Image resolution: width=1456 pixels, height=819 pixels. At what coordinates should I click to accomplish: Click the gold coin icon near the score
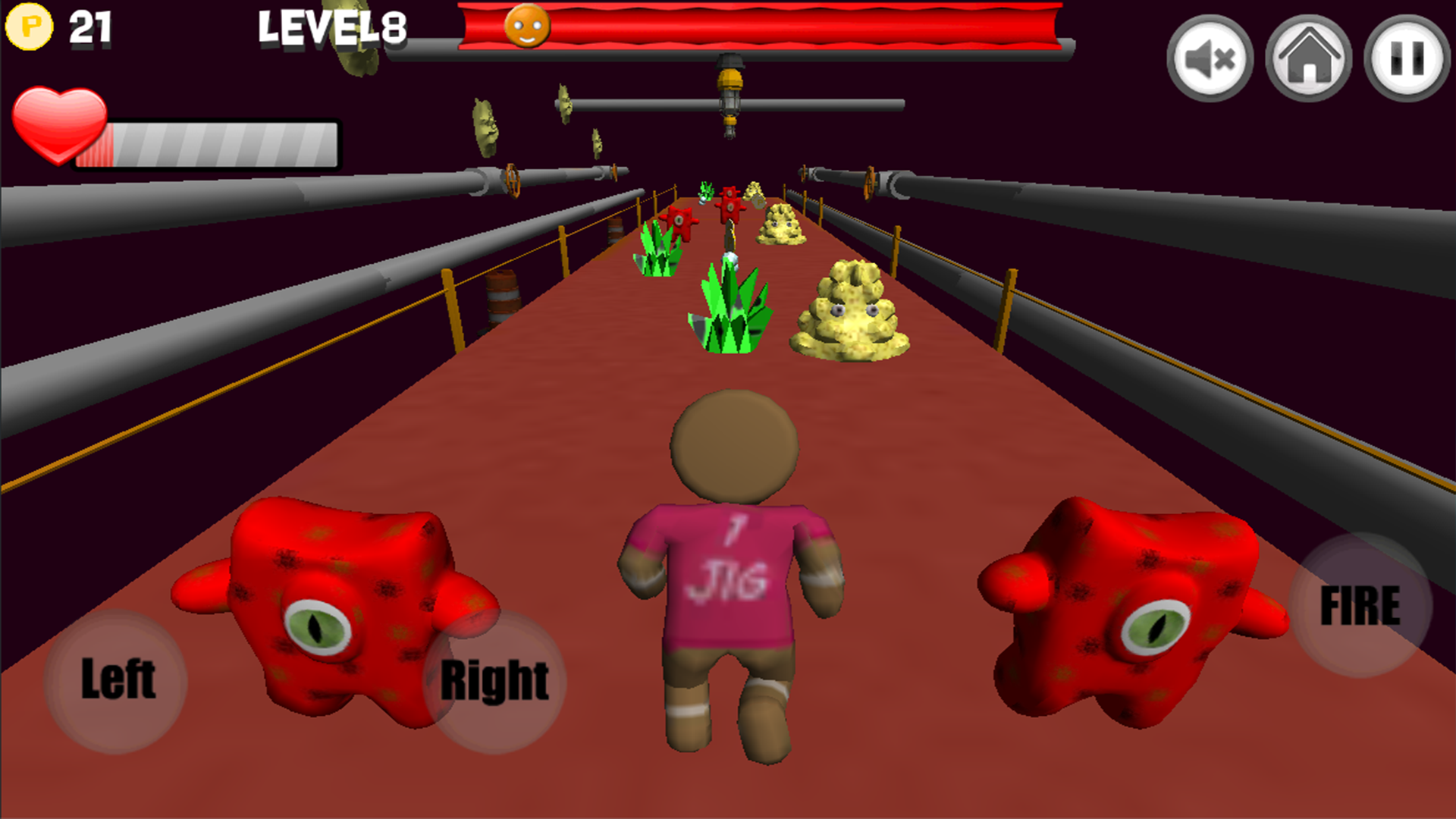29,25
